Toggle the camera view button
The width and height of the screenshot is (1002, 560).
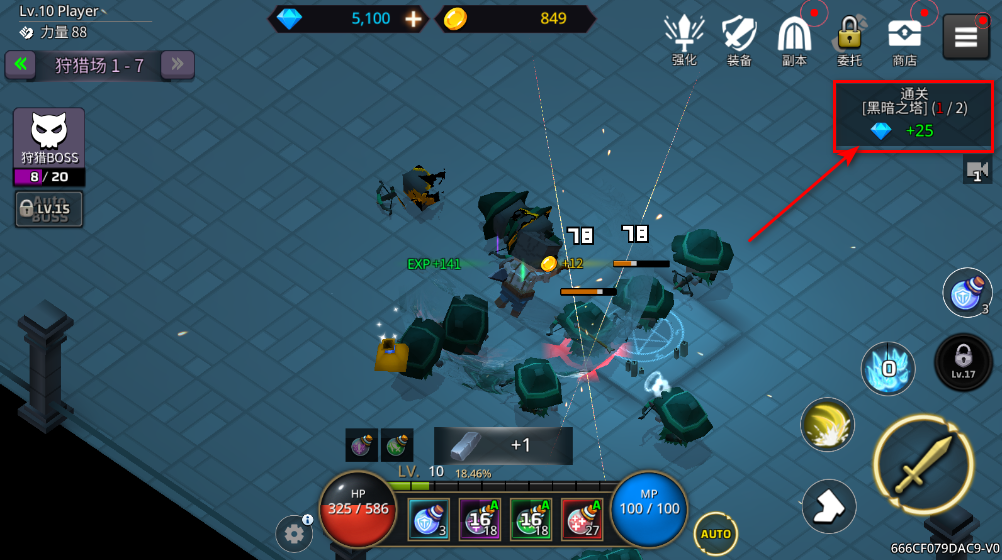pyautogui.click(x=977, y=170)
